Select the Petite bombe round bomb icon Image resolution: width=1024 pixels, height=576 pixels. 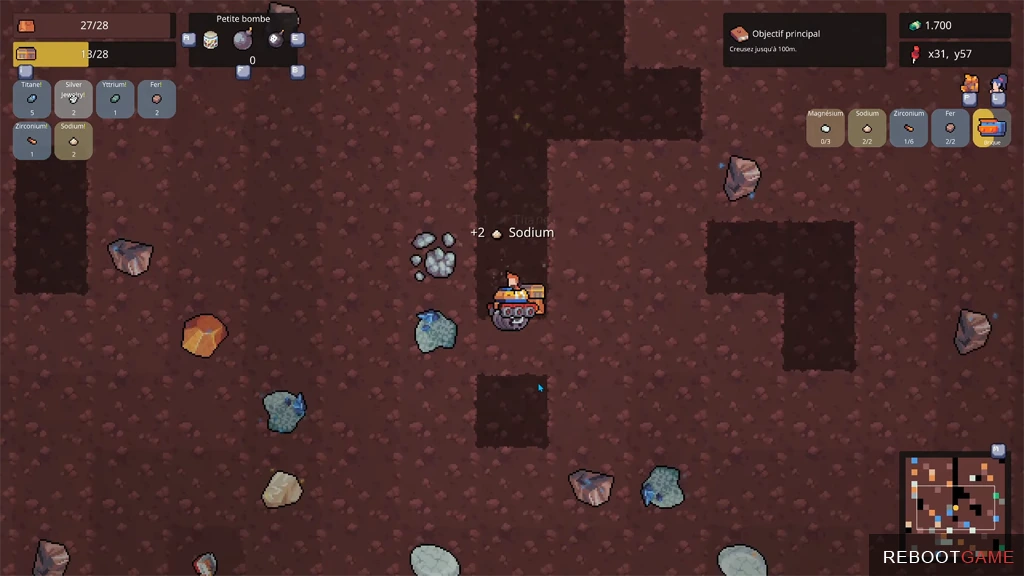[x=242, y=40]
